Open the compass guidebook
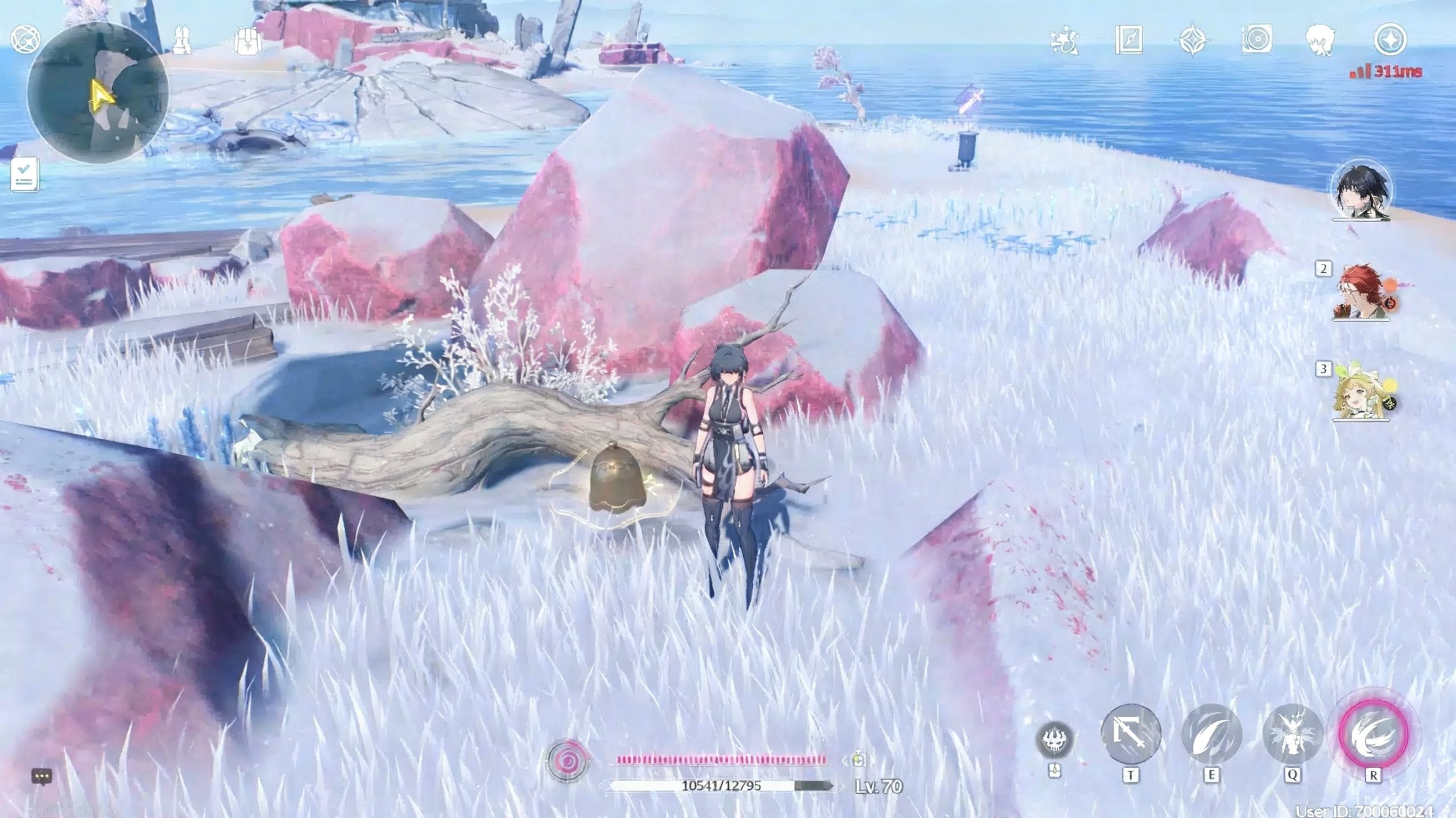The width and height of the screenshot is (1456, 818). coord(1128,40)
